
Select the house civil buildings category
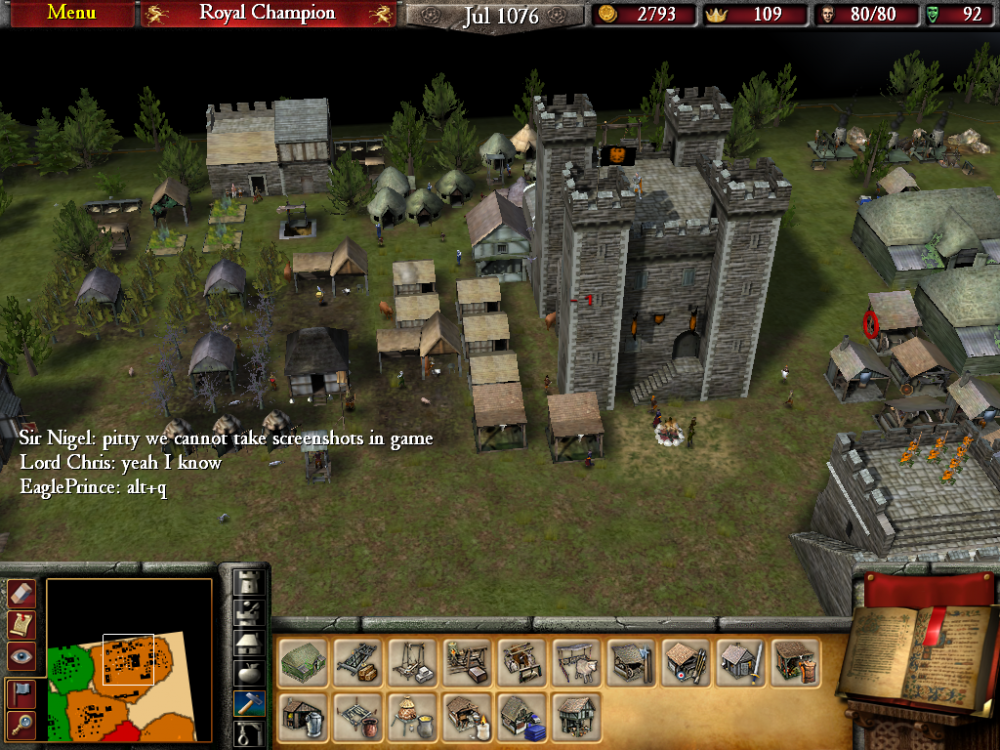249,642
